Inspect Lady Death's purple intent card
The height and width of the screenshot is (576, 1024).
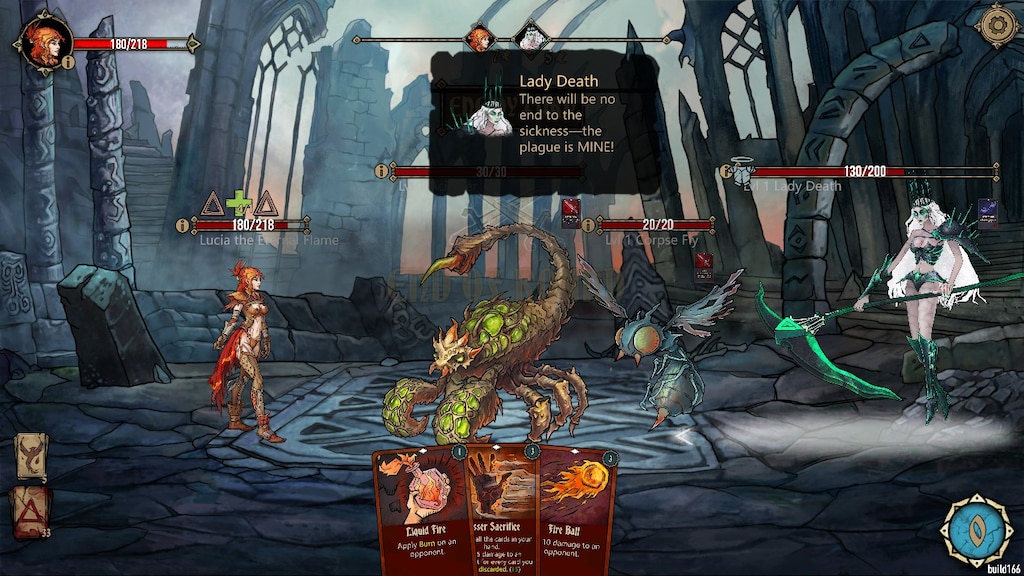pos(987,214)
